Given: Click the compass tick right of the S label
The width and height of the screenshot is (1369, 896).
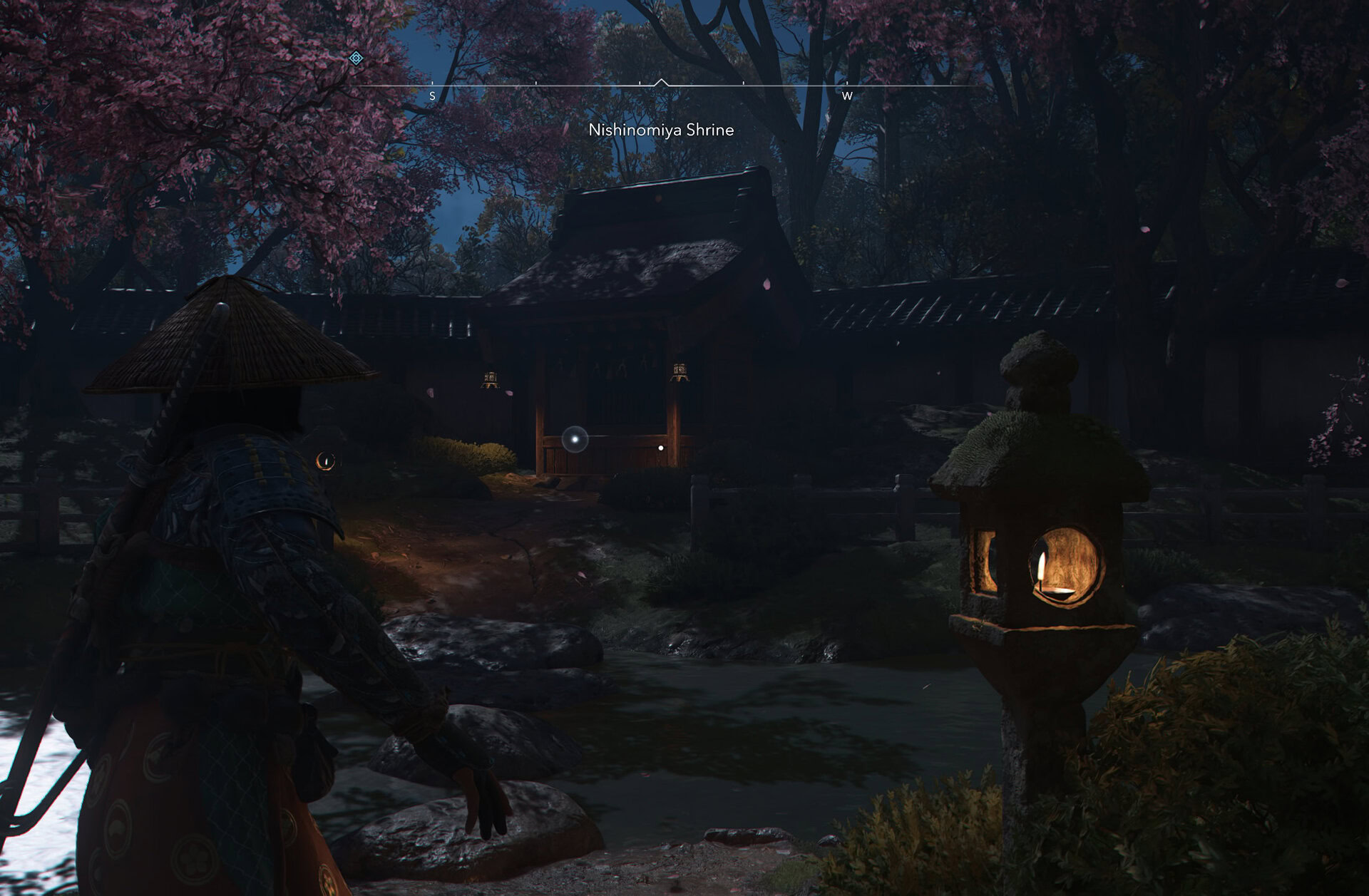Looking at the screenshot, I should click(x=535, y=82).
